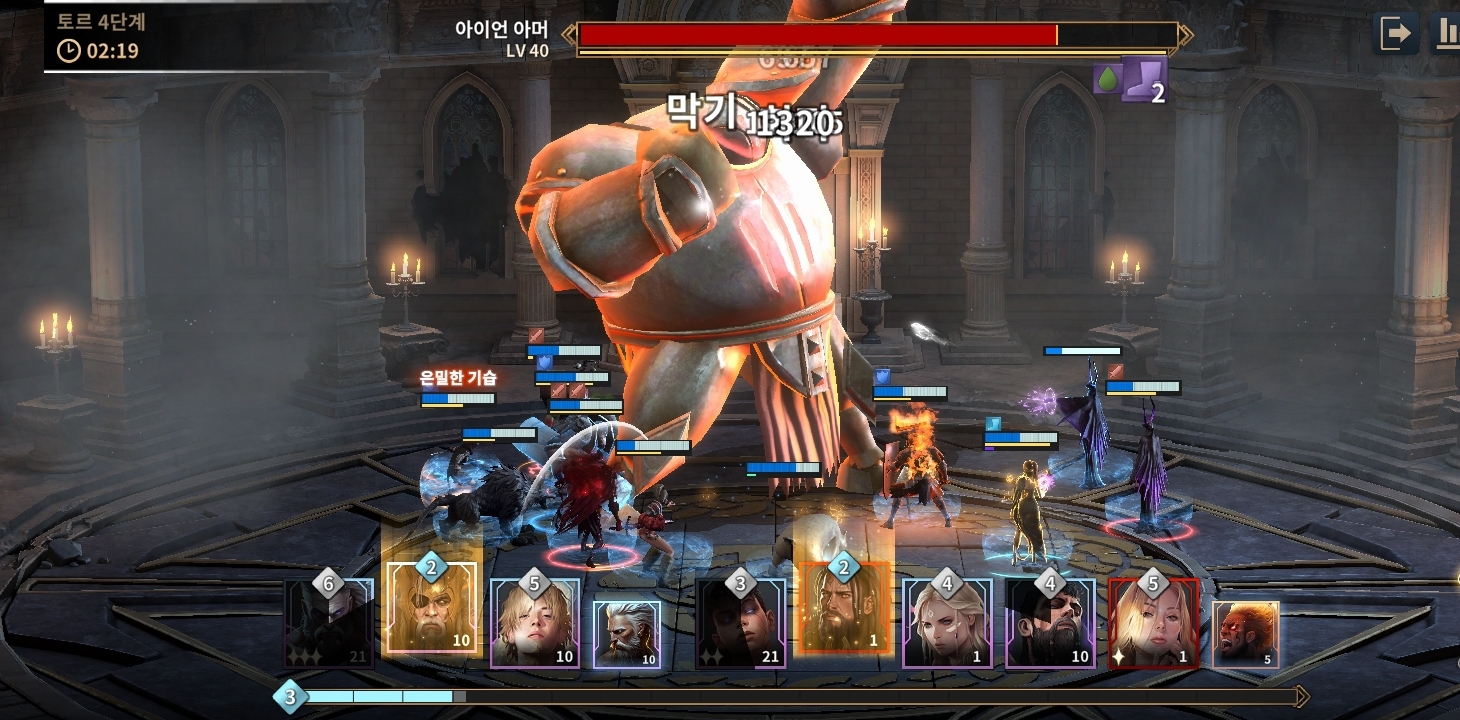Pick the white-haired old man card
1460x720 pixels.
pyautogui.click(x=627, y=634)
